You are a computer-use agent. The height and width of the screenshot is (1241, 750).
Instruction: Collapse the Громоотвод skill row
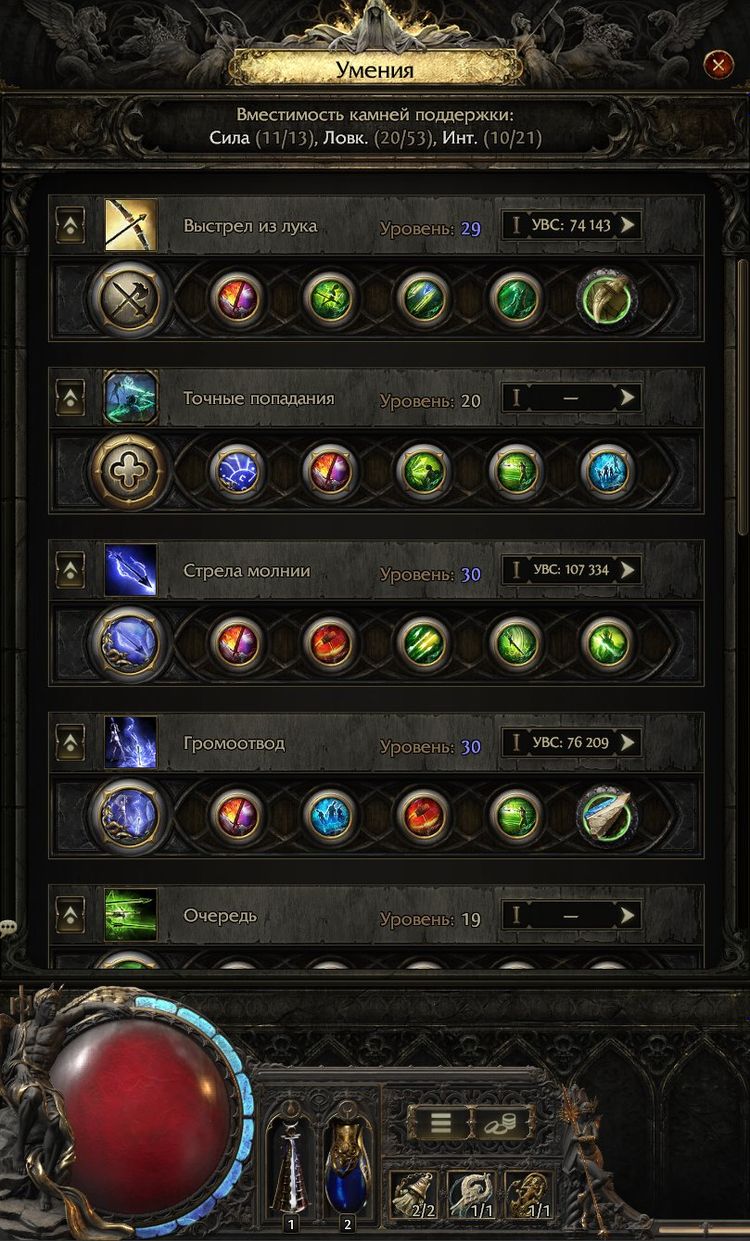pos(69,744)
